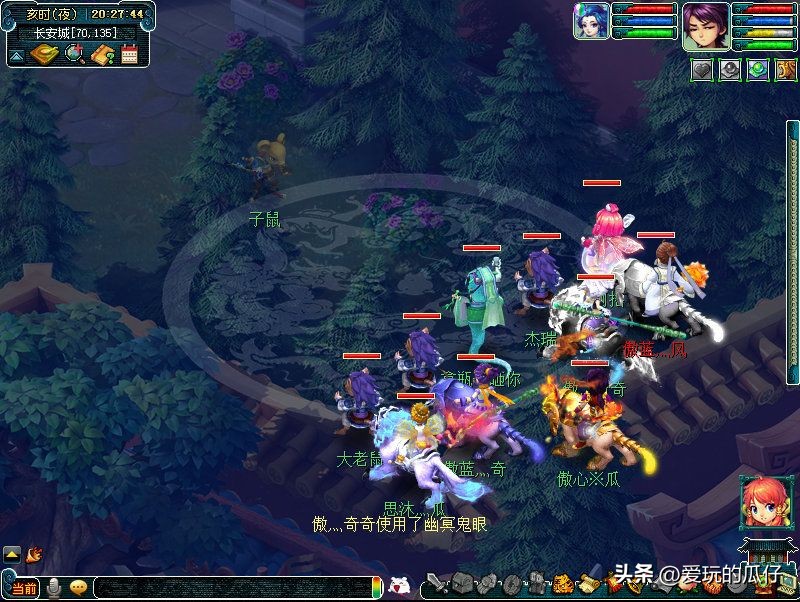Select the blue-haired pet portrait
Viewport: 800px width, 602px height.
[591, 21]
